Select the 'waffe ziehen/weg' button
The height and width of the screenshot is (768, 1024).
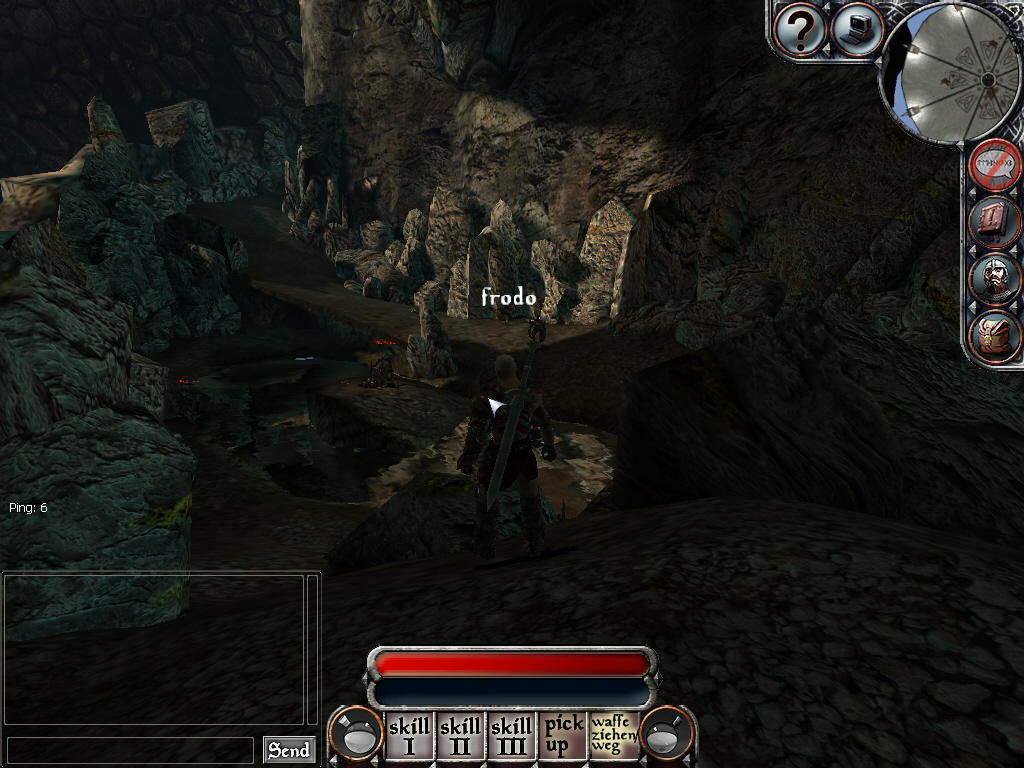614,735
